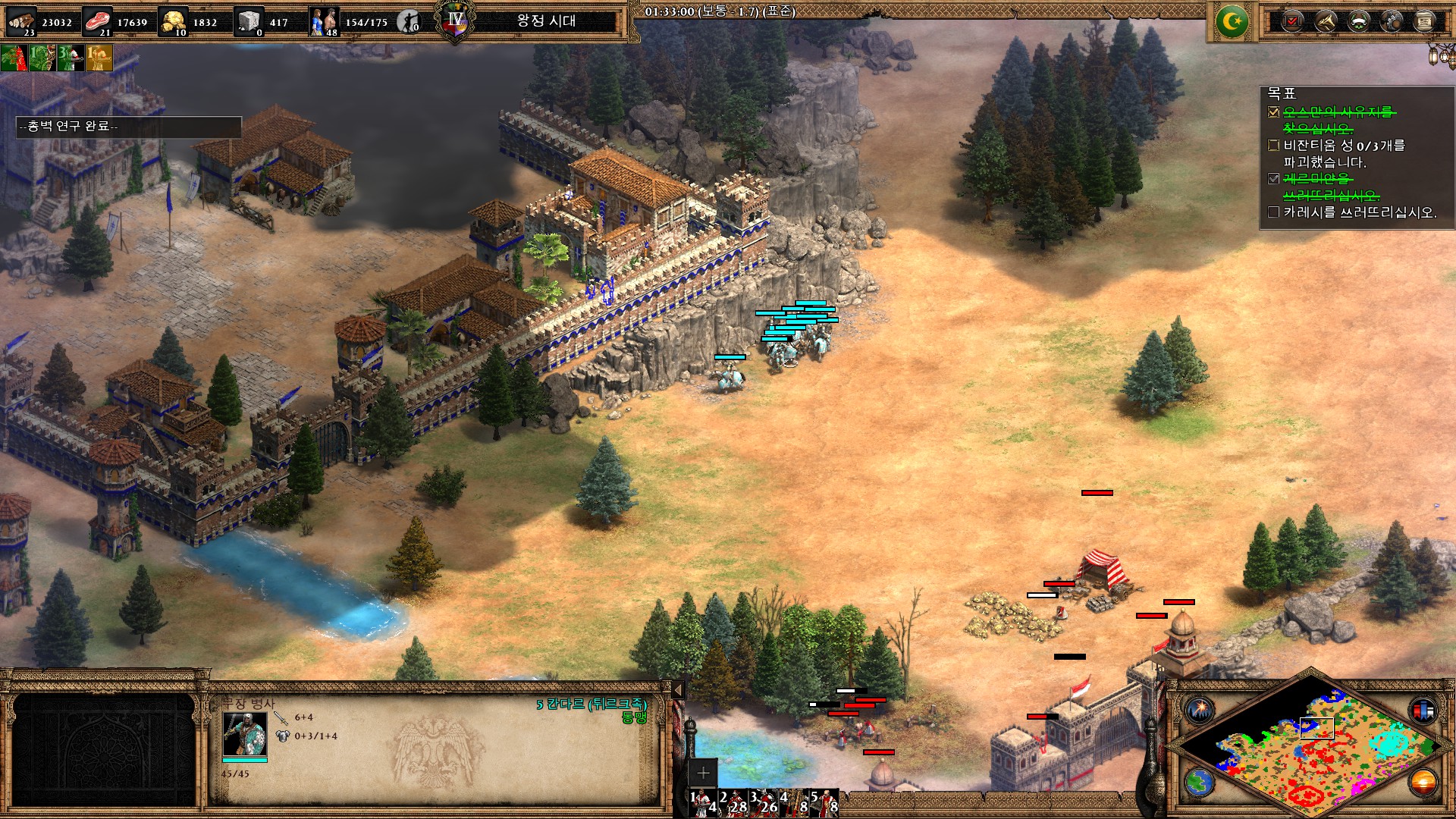Viewport: 1456px width, 819px height.
Task: Toggle the minimap flare signal button
Action: [1200, 710]
